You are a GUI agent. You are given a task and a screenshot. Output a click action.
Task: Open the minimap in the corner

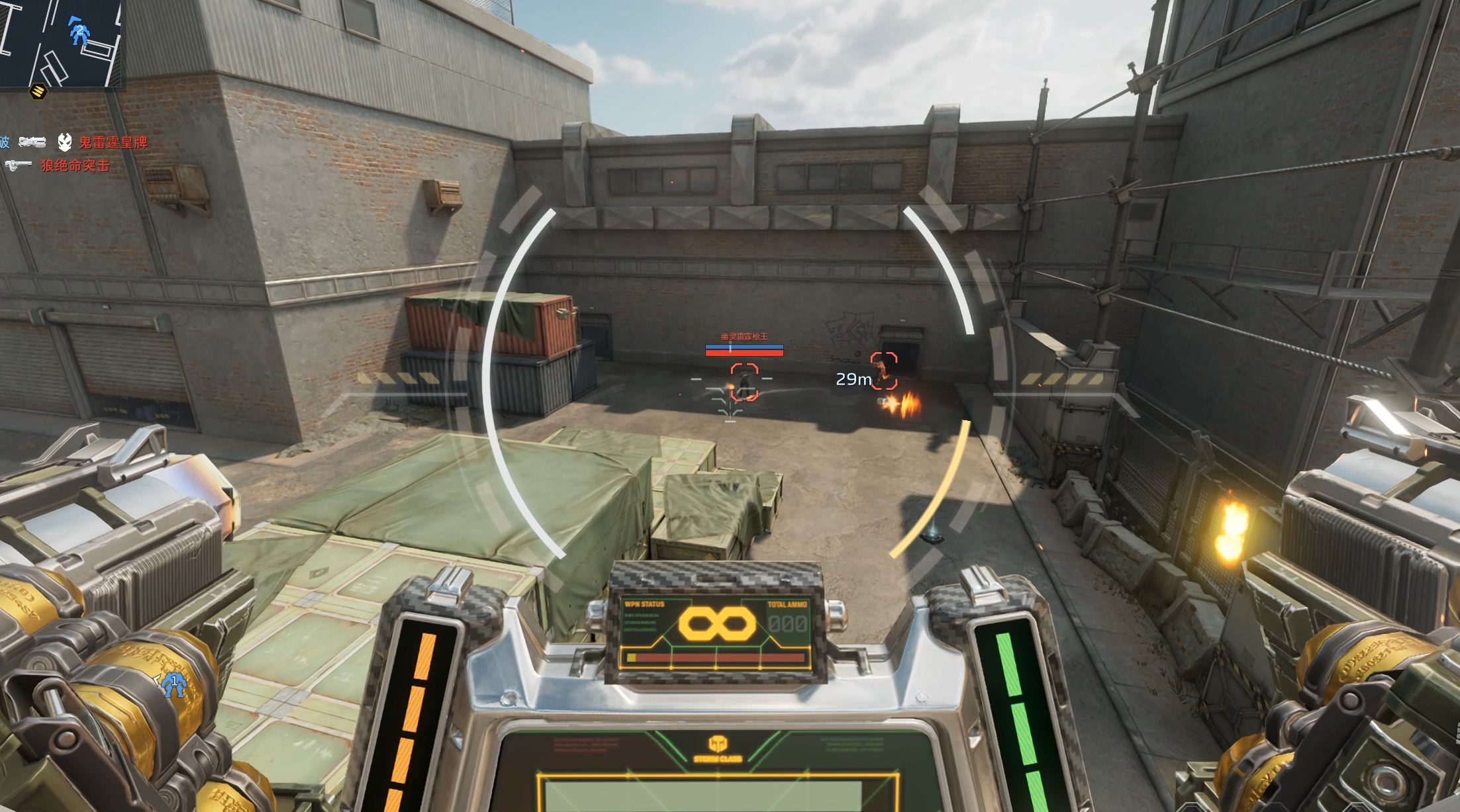coord(60,42)
